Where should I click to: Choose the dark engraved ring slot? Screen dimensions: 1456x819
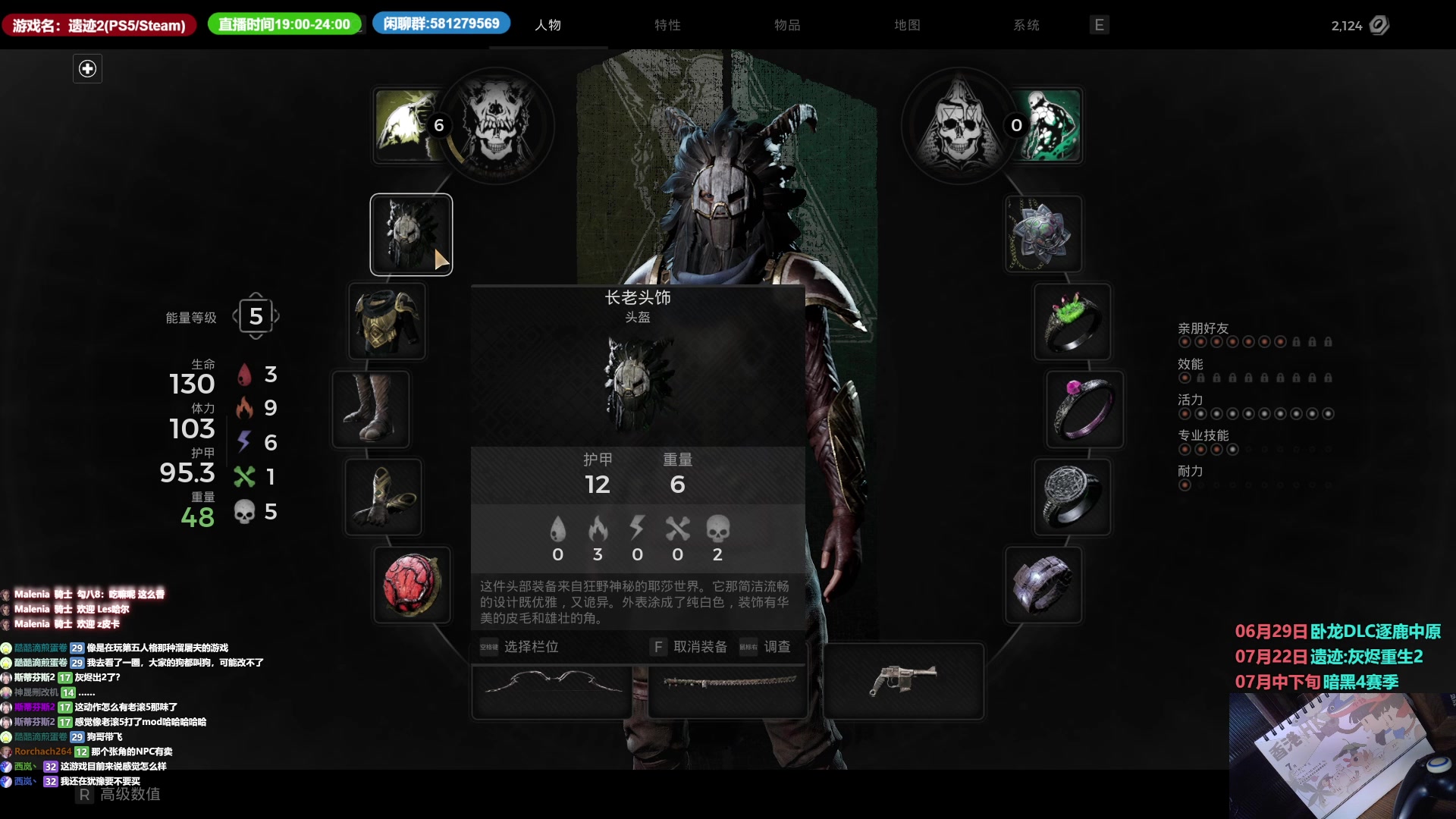[x=1072, y=497]
